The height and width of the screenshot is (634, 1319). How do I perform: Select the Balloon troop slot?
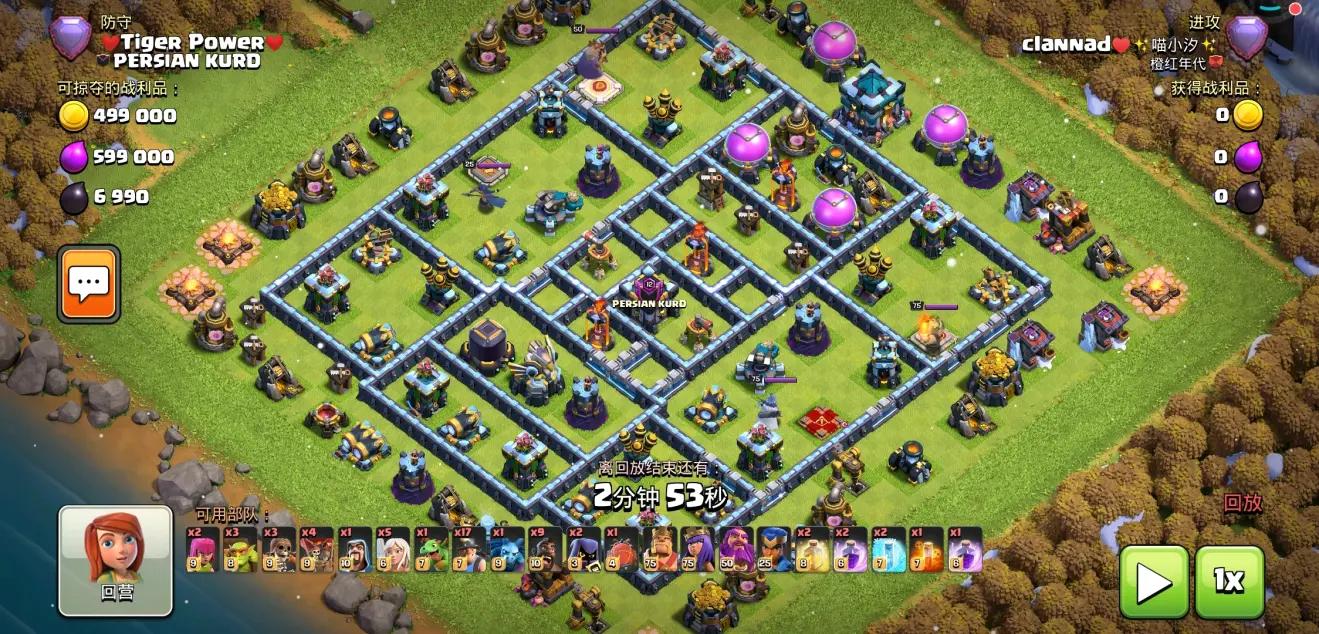(x=315, y=549)
